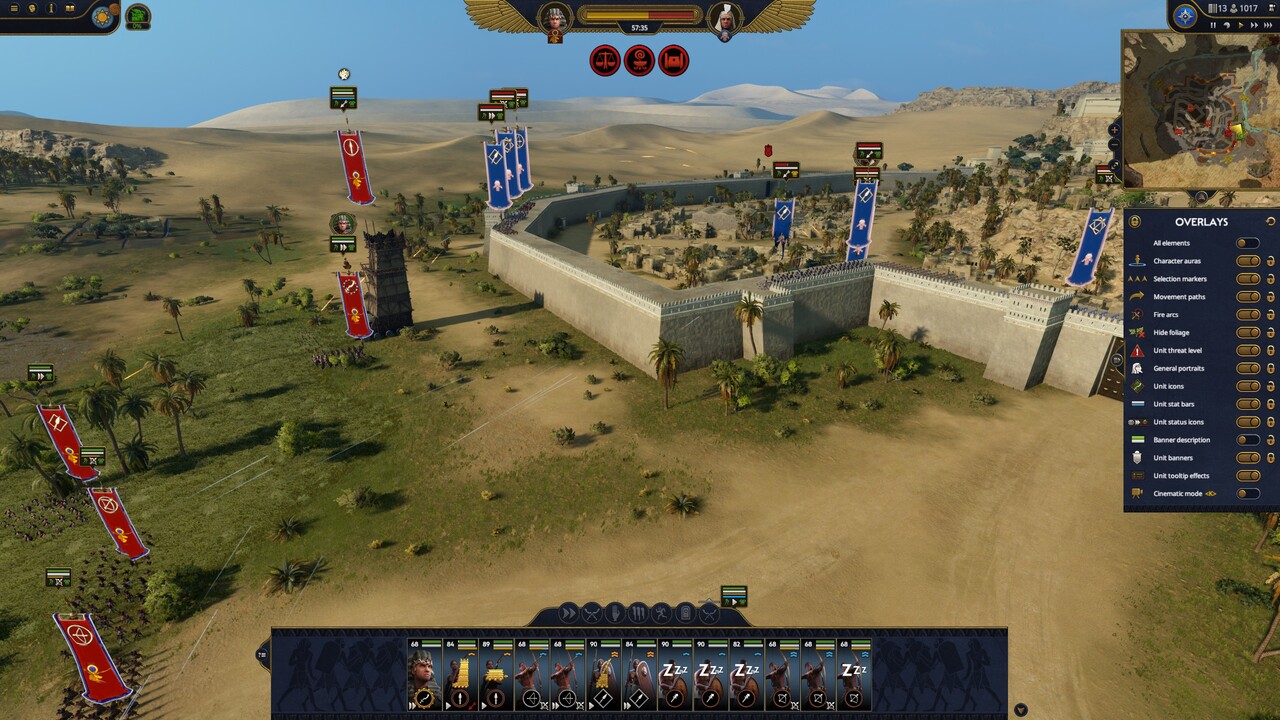Select the general's unit card
Viewport: 1280px width, 720px height.
coord(424,675)
